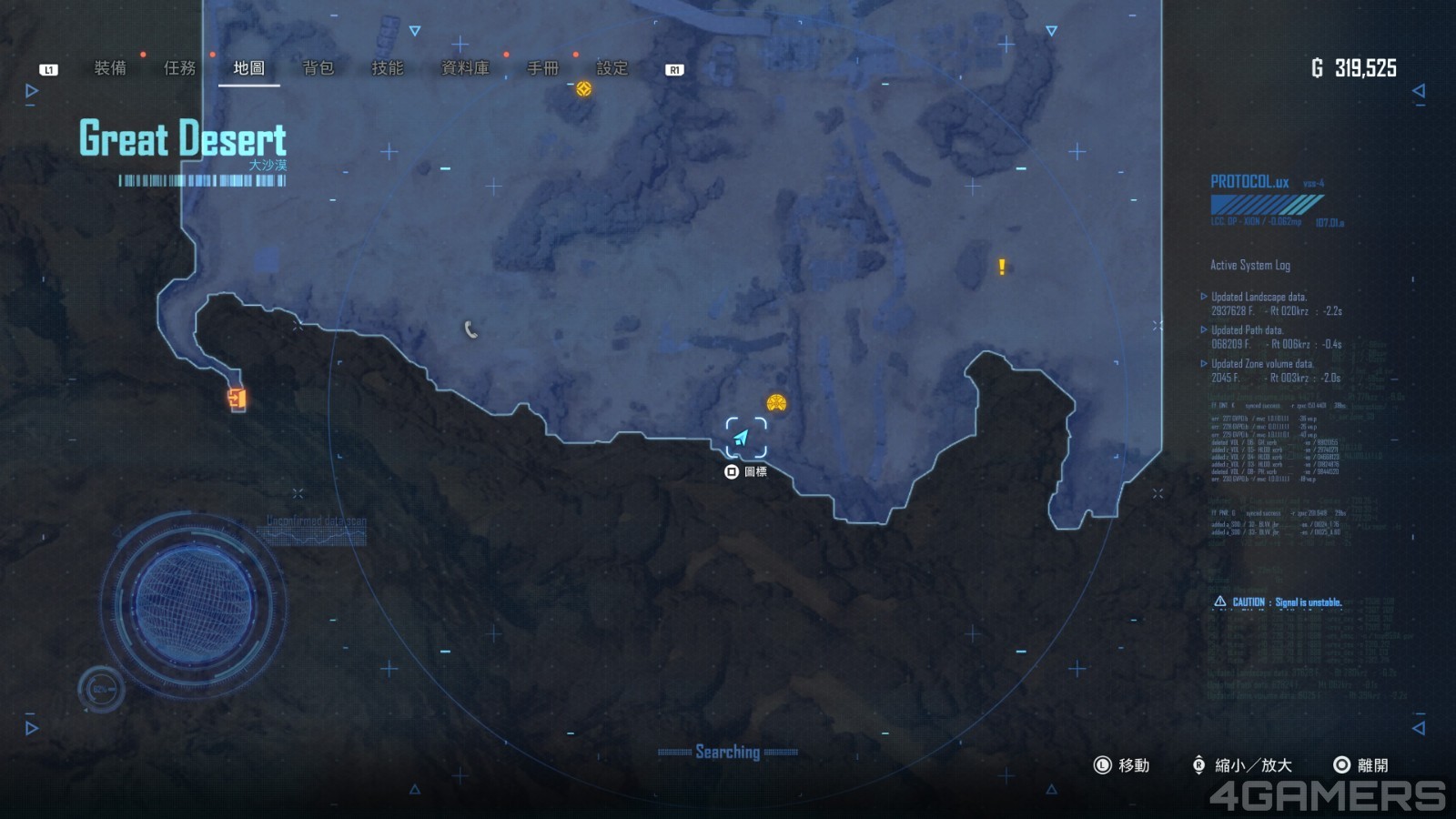The width and height of the screenshot is (1456, 819).
Task: Switch to the 裝備 tab
Action: (x=110, y=68)
